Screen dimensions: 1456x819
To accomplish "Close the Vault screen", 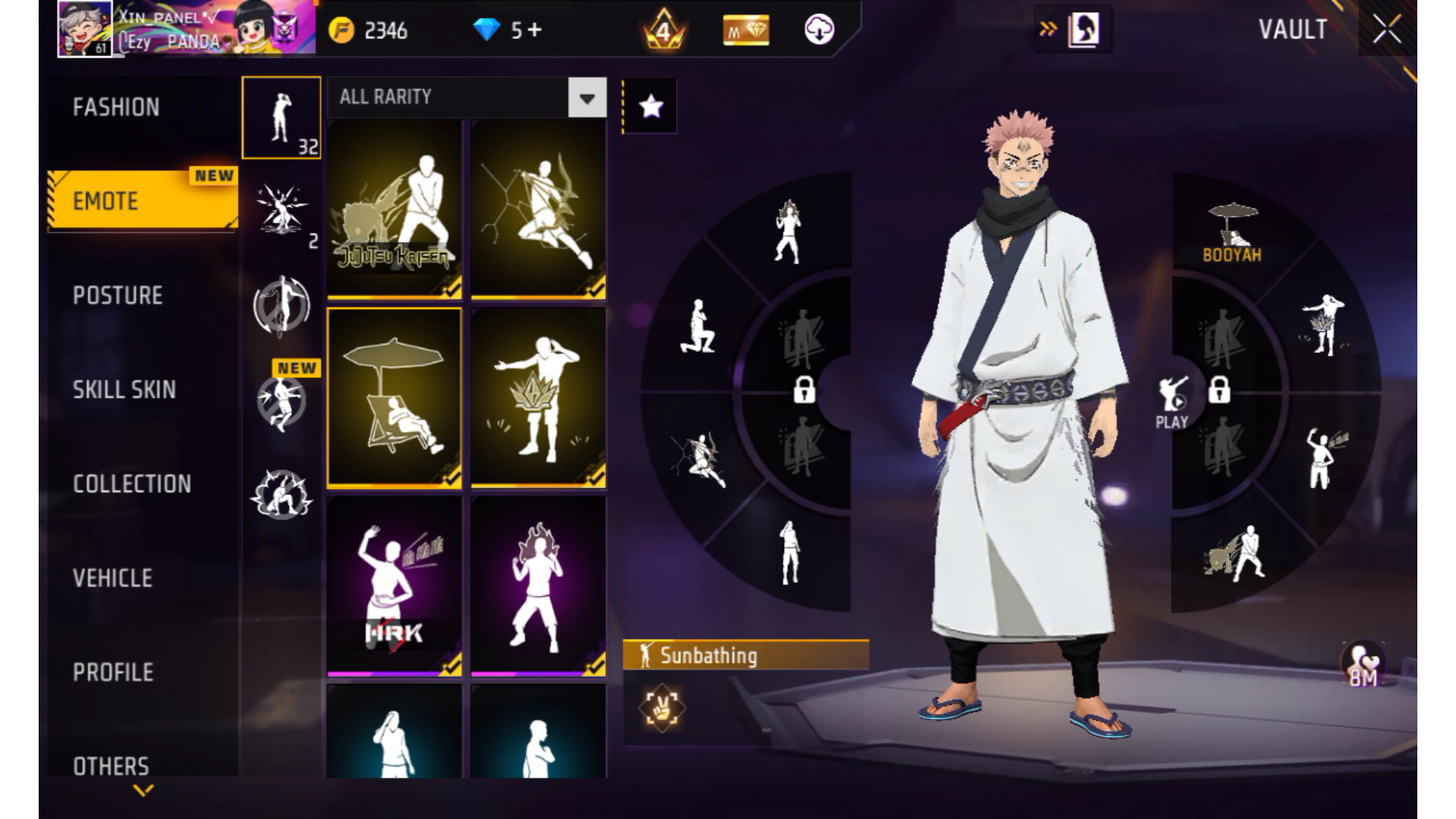I will [x=1387, y=30].
